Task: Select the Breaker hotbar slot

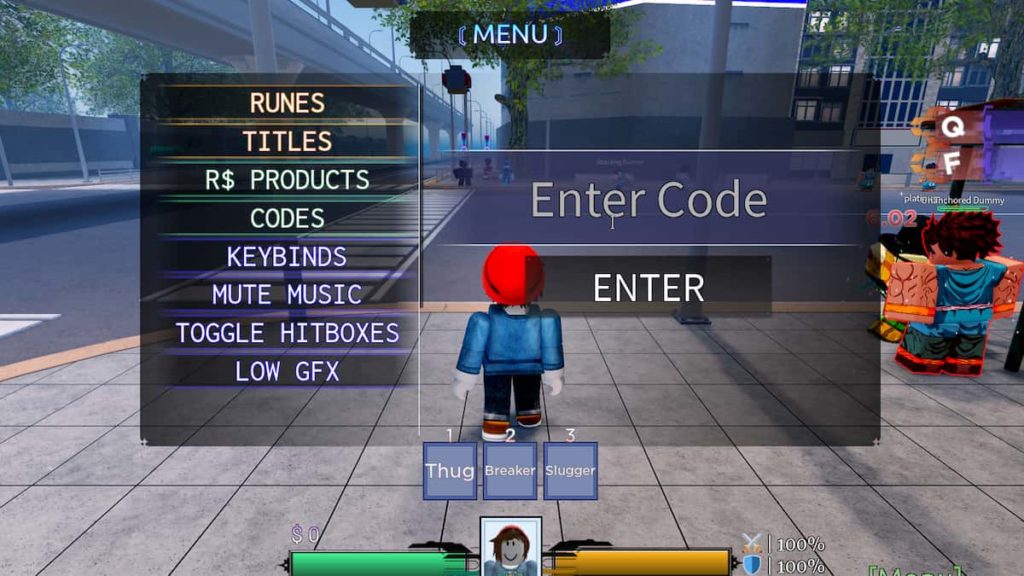Action: tap(510, 471)
